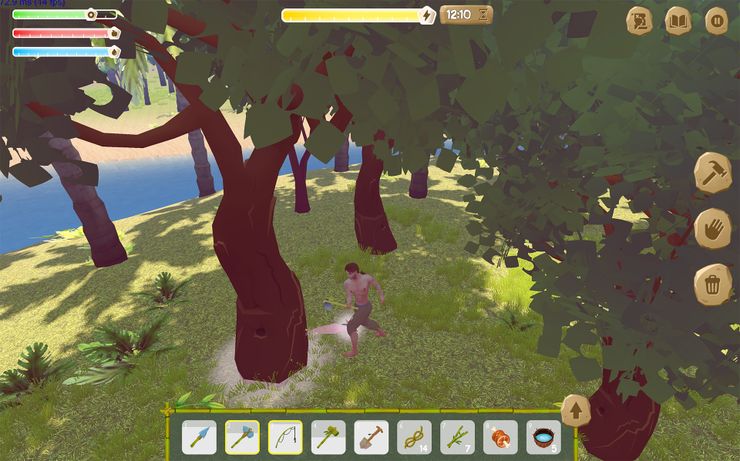Equip the stone axe hotbar slot
The height and width of the screenshot is (461, 740).
pyautogui.click(x=242, y=437)
